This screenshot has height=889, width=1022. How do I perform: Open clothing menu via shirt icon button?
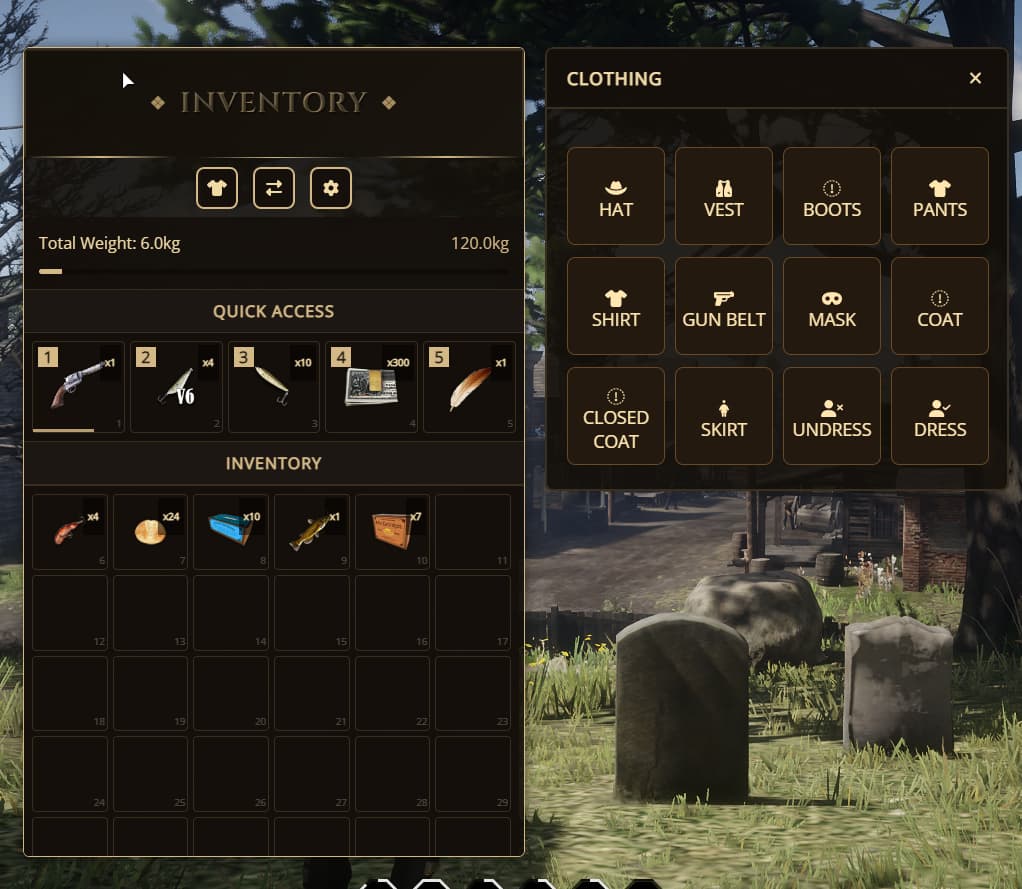click(217, 188)
